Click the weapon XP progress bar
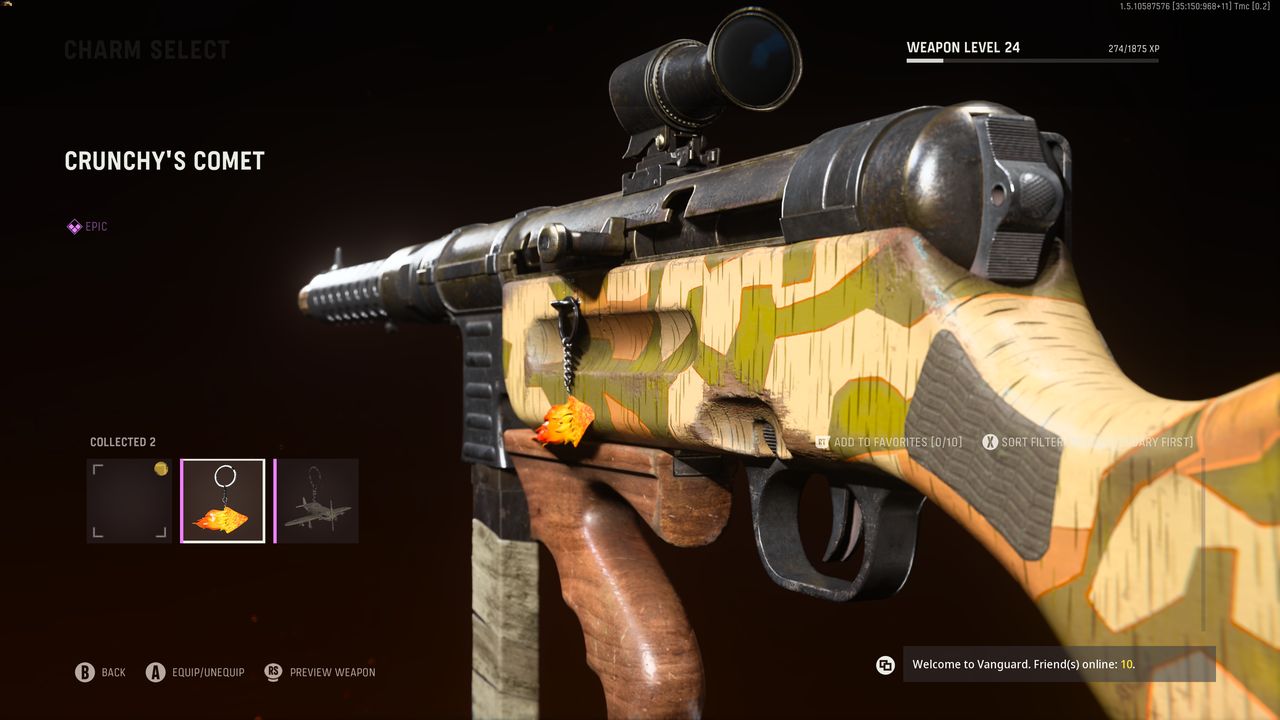 pyautogui.click(x=1030, y=61)
